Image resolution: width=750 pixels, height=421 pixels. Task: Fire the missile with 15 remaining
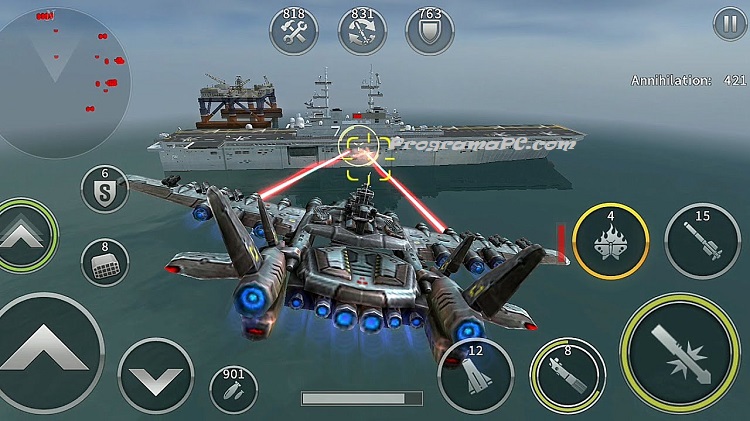point(702,241)
